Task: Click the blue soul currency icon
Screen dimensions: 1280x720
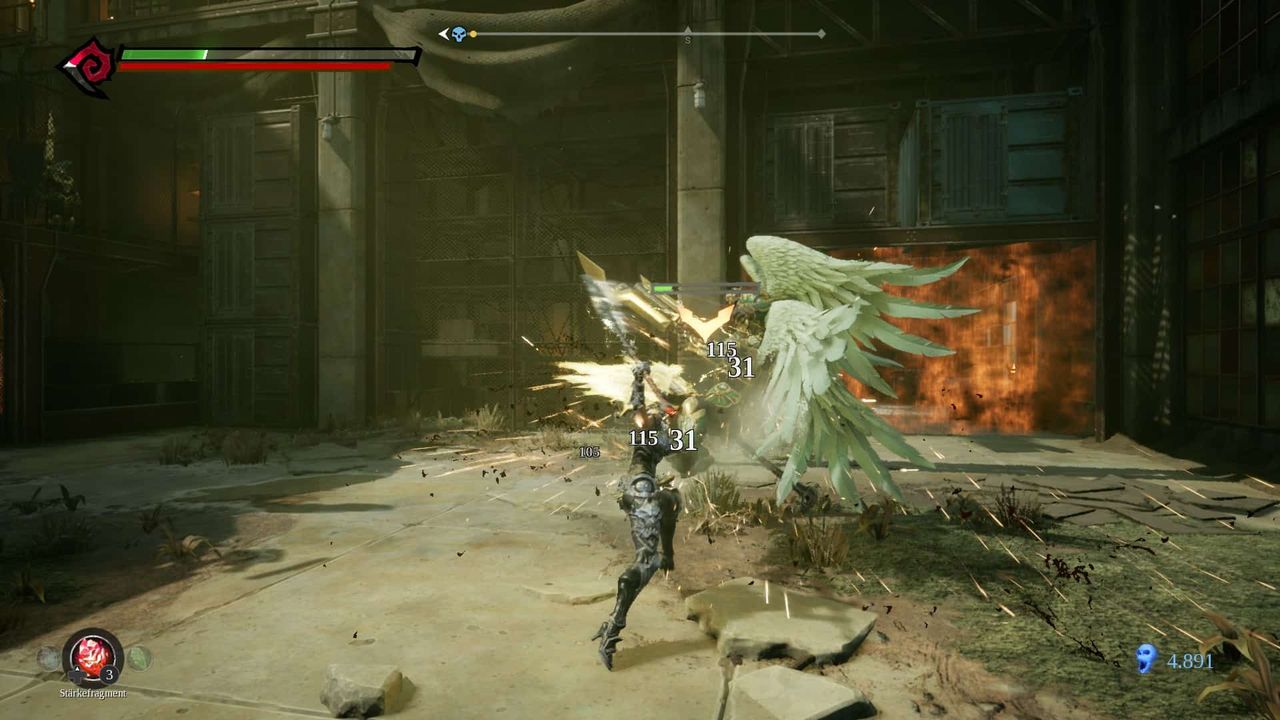Action: 1147,658
